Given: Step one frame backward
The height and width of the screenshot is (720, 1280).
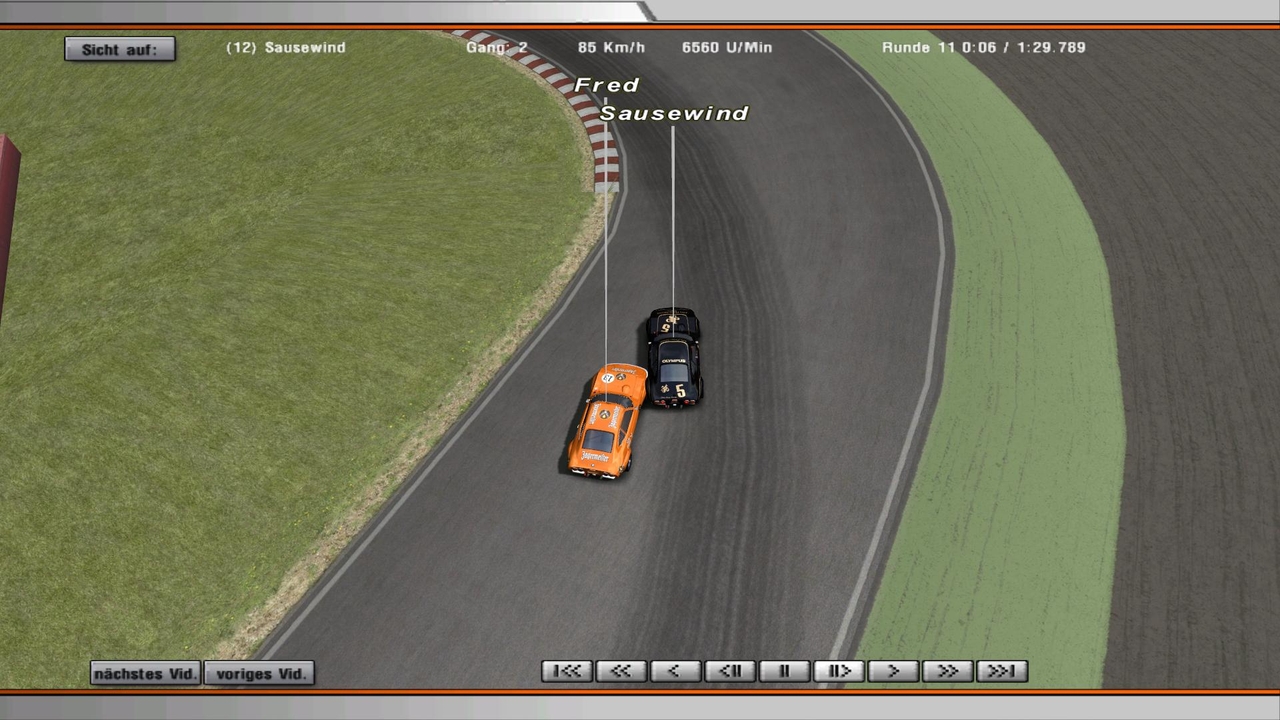Looking at the screenshot, I should [730, 671].
